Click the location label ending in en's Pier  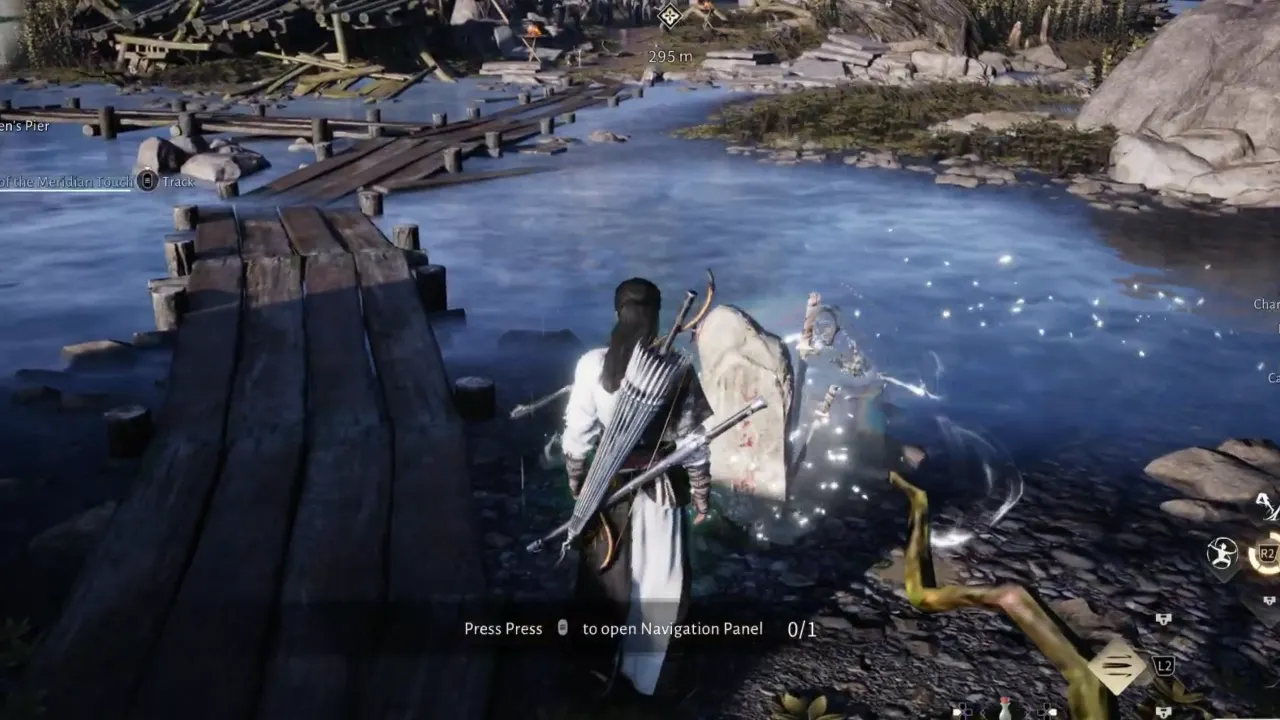coord(24,126)
